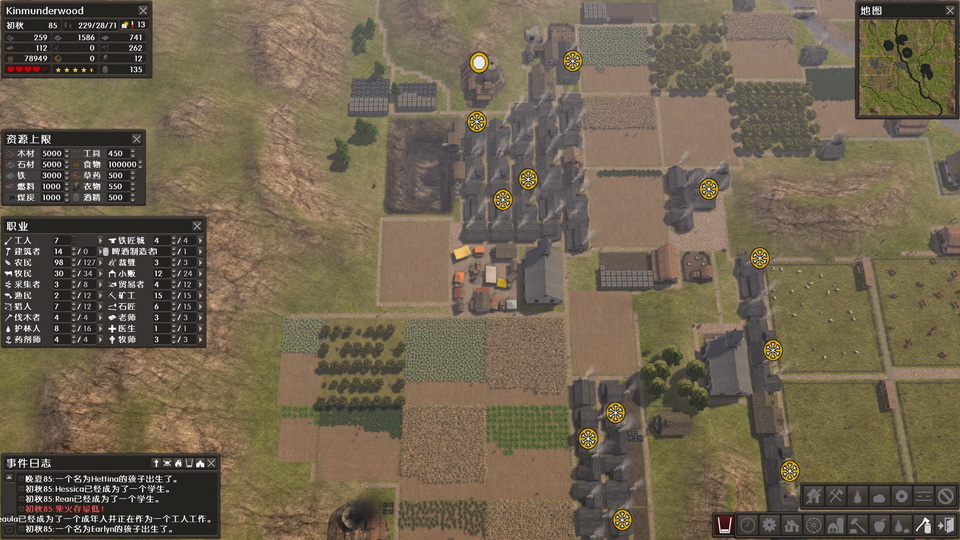Viewport: 960px width, 540px height.
Task: Open the remove structures tool (crossed-out house)
Action: tap(813, 495)
